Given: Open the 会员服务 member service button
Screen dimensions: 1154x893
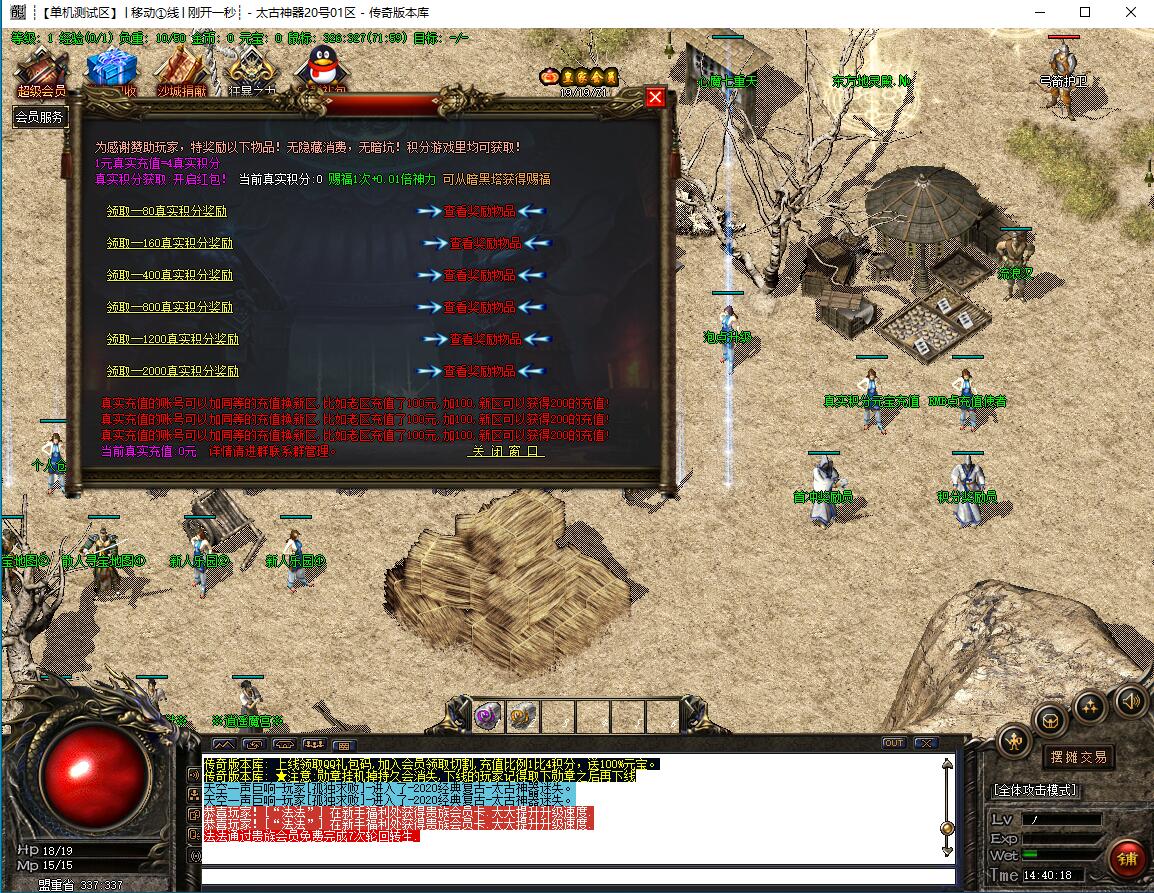Looking at the screenshot, I should point(40,117).
